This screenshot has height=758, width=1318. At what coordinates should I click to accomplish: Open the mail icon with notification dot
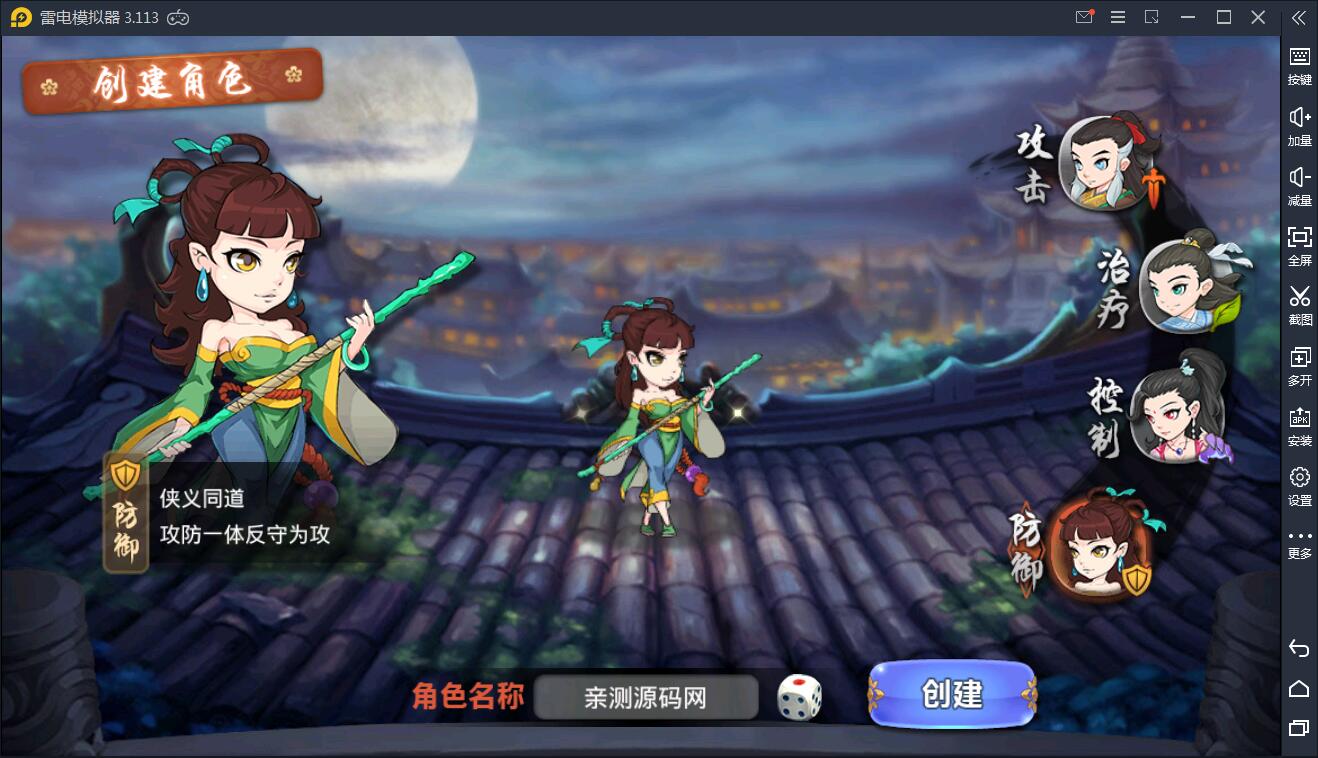1083,17
